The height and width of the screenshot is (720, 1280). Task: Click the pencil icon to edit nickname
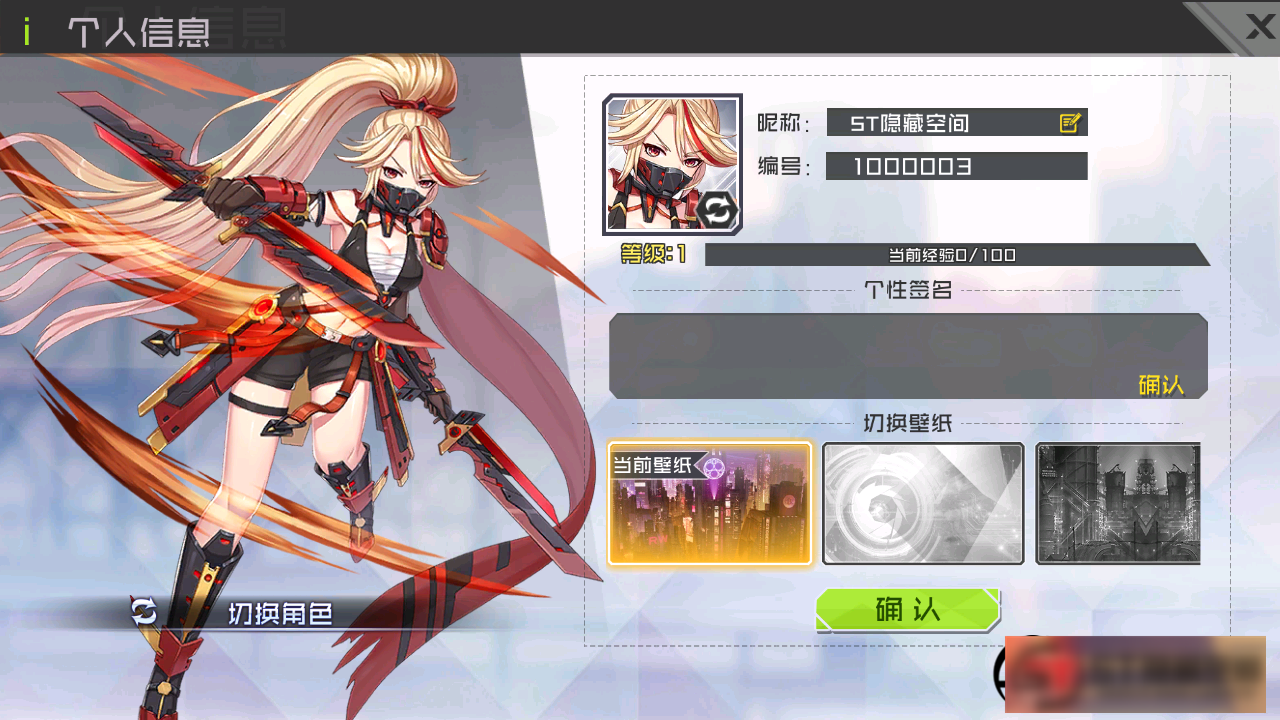(1070, 122)
